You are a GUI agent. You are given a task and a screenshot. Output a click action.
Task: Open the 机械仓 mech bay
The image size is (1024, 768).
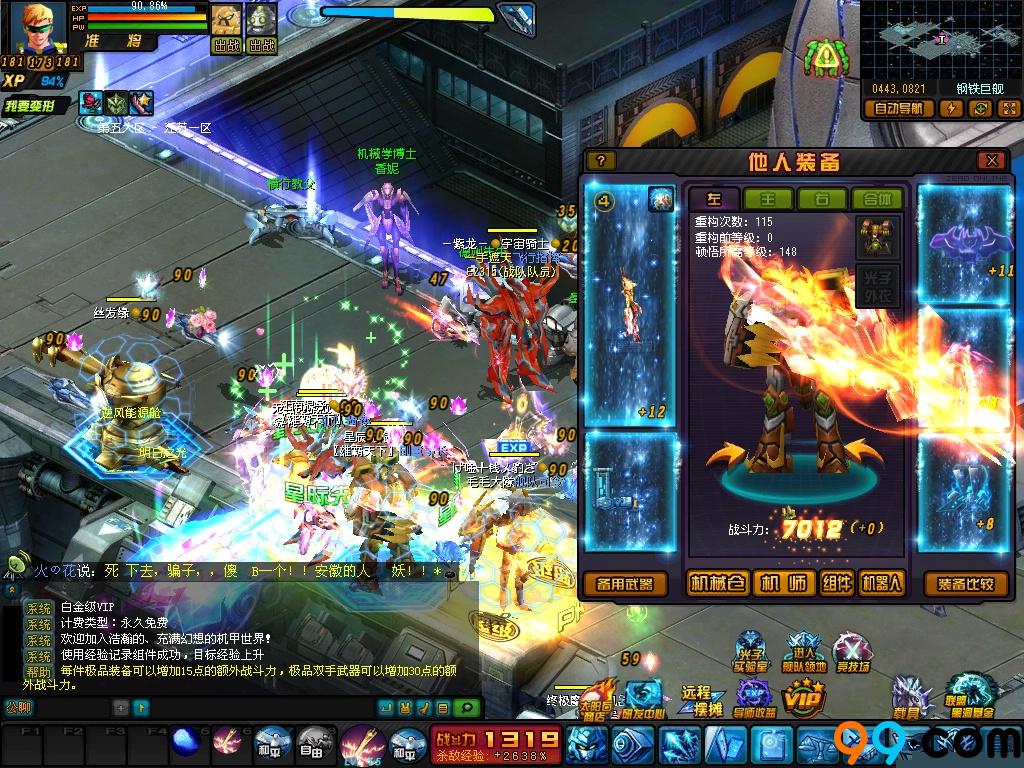point(718,584)
